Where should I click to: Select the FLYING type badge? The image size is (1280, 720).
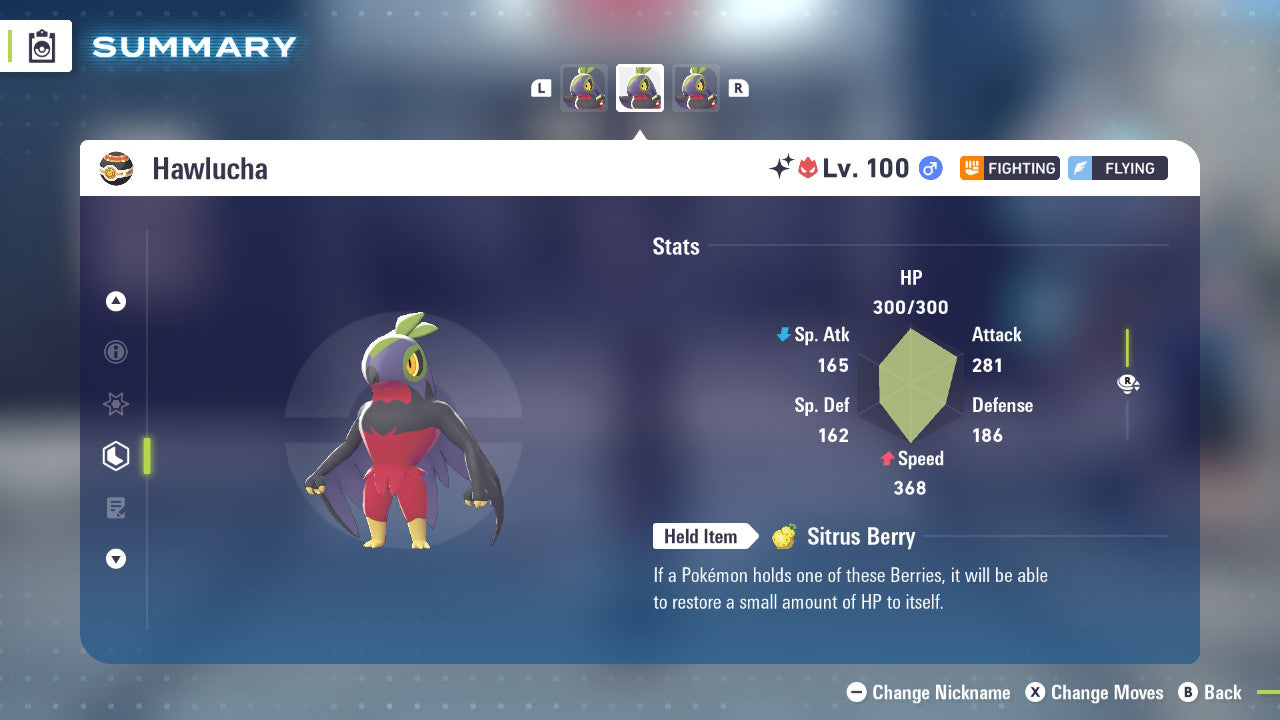pyautogui.click(x=1117, y=168)
